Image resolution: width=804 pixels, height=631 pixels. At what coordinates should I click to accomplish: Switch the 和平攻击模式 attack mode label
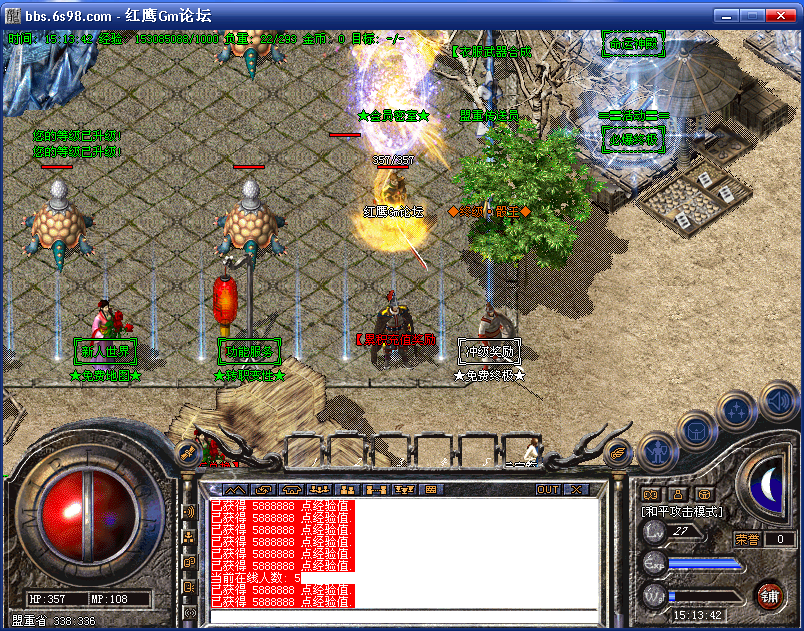(682, 511)
